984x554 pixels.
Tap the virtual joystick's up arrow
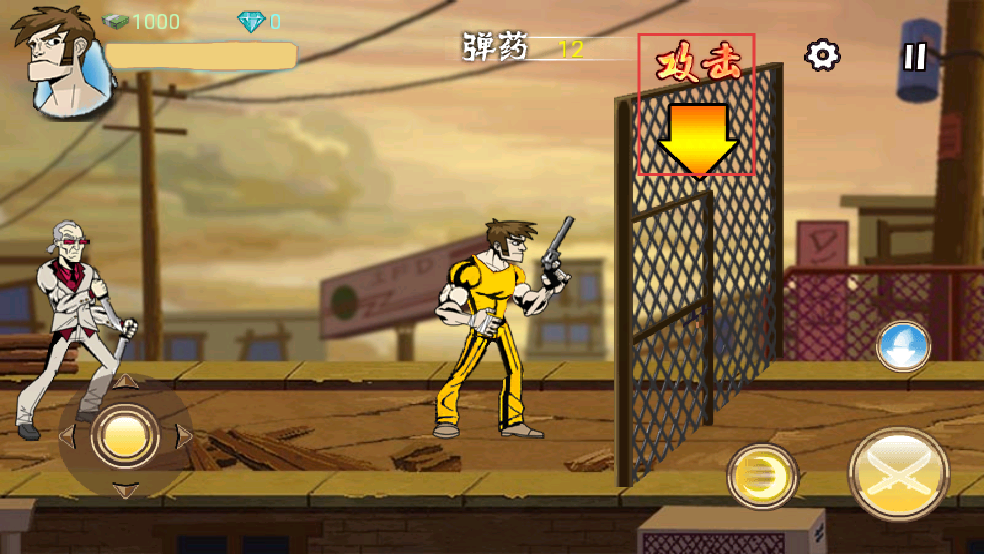tap(125, 381)
